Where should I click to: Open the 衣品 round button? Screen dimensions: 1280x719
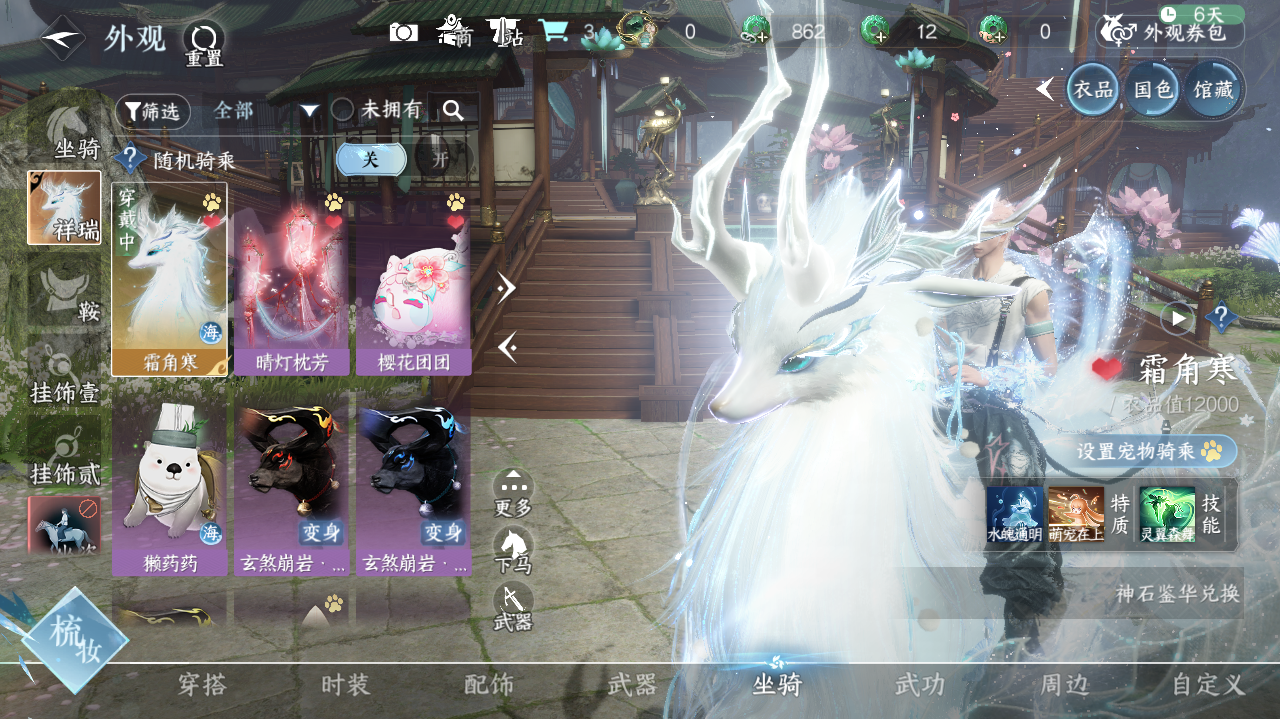(1093, 89)
